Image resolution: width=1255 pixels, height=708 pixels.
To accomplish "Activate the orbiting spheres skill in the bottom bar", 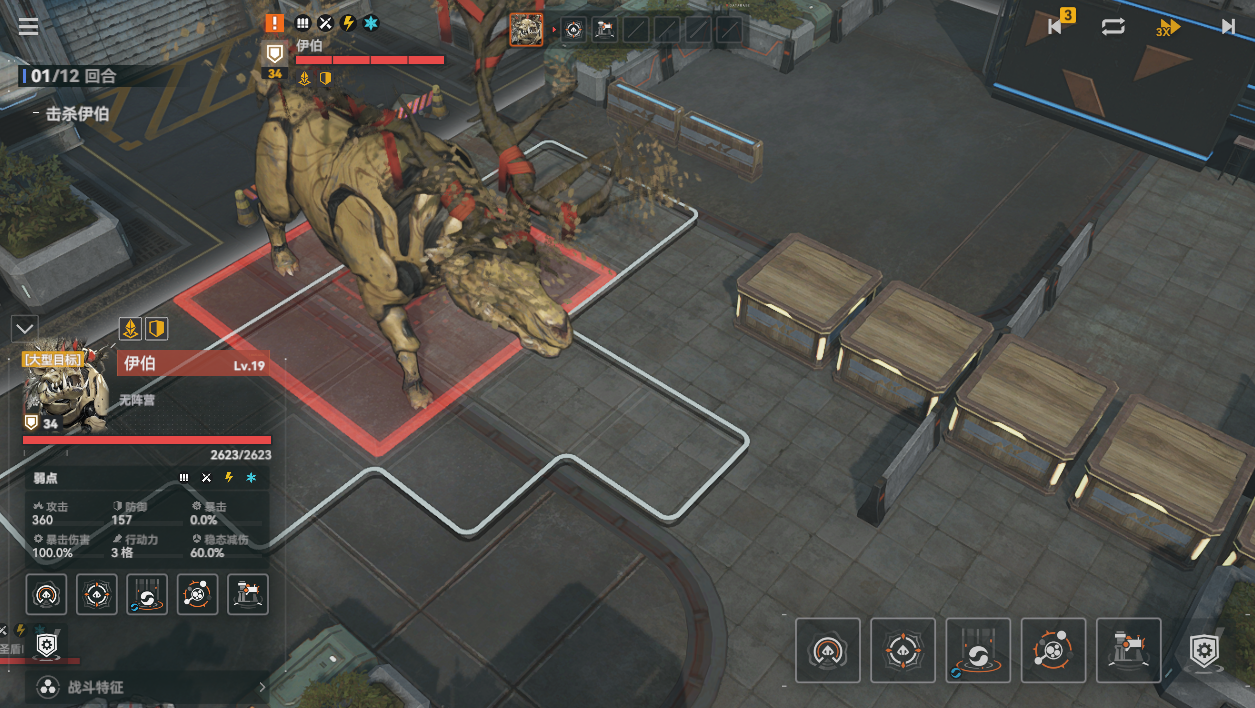I will [x=1054, y=650].
